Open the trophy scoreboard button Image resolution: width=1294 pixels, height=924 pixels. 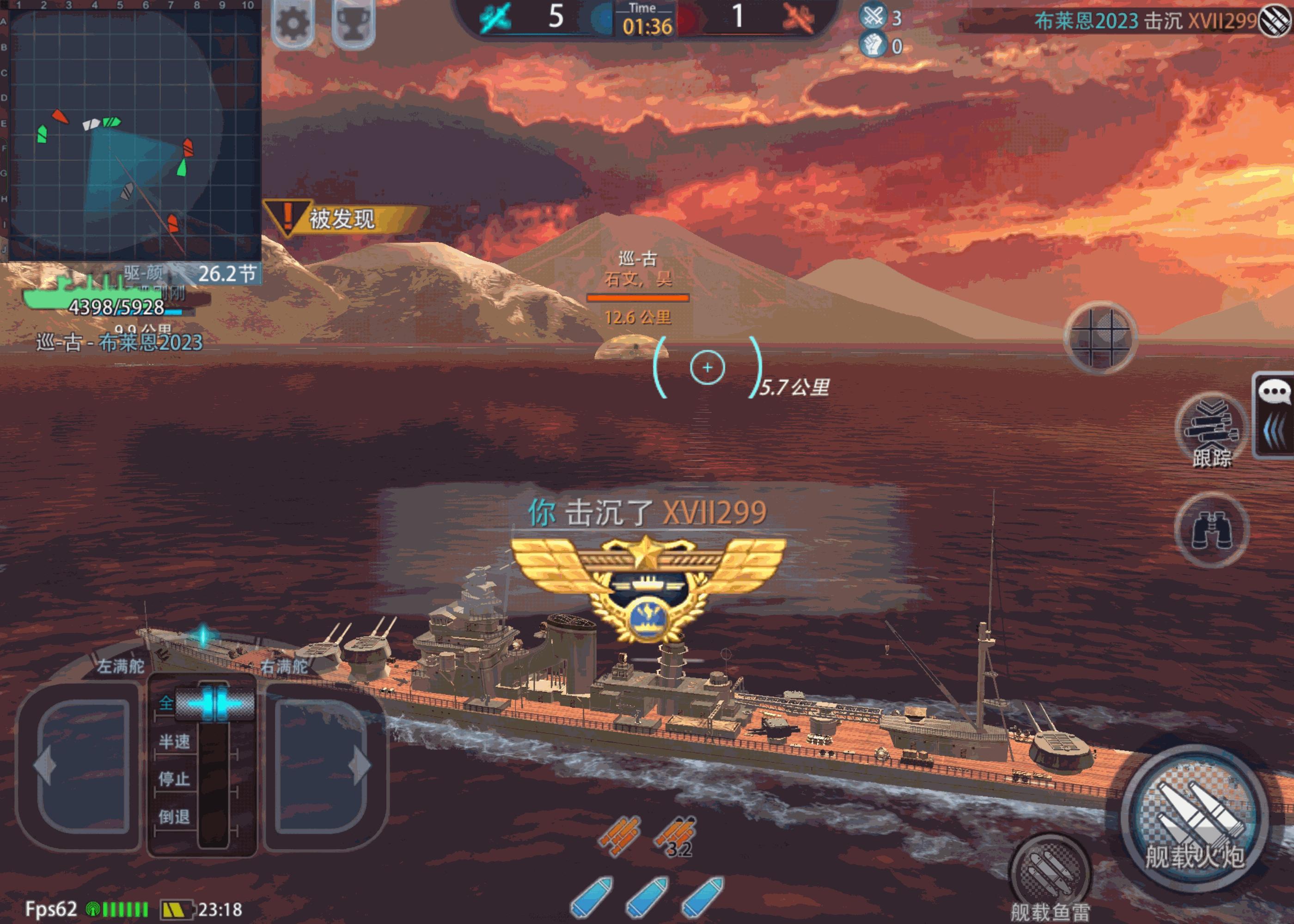pos(353,24)
